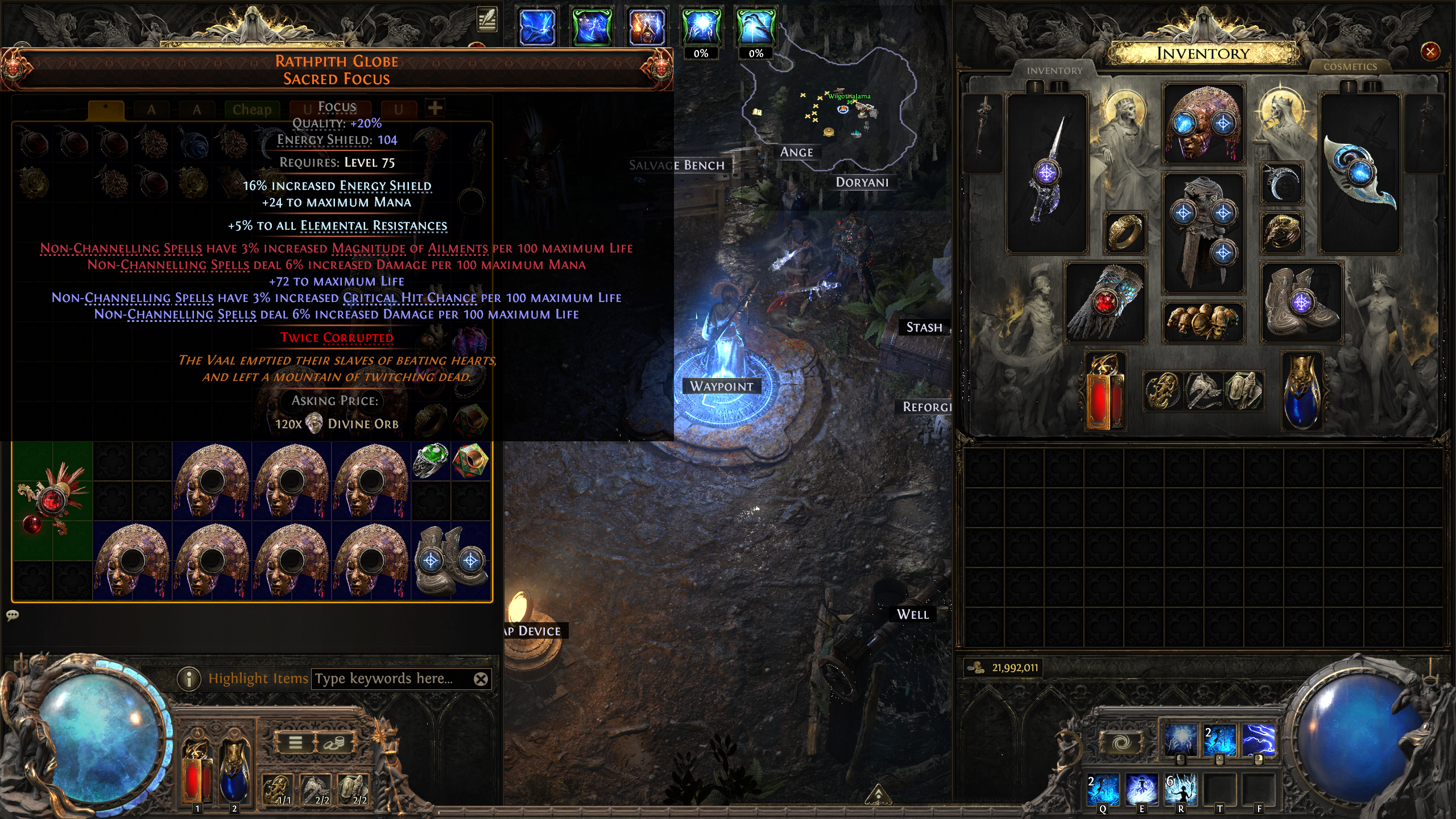
Task: Select the Rathpith Globe focus in the stash
Action: pyautogui.click(x=52, y=500)
